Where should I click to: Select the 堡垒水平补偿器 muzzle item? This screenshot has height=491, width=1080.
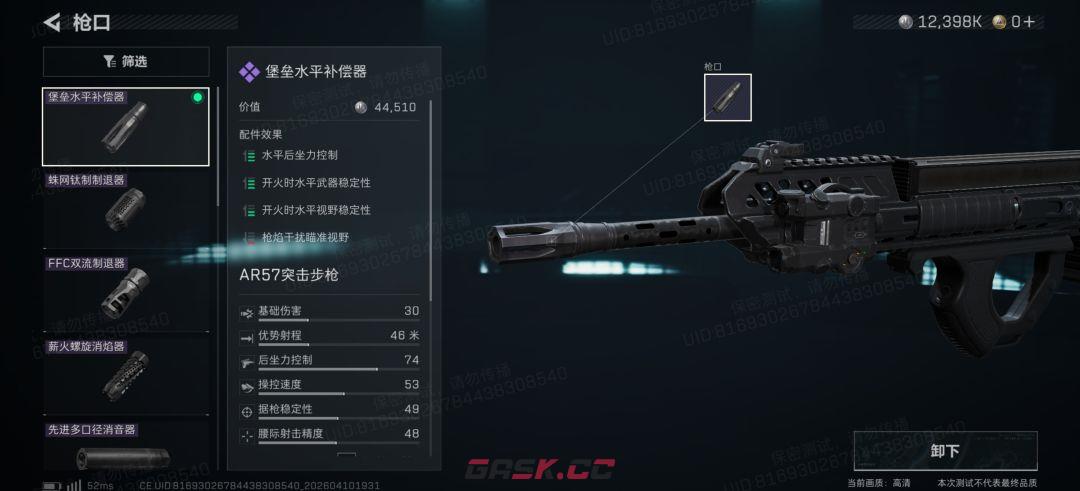click(126, 127)
